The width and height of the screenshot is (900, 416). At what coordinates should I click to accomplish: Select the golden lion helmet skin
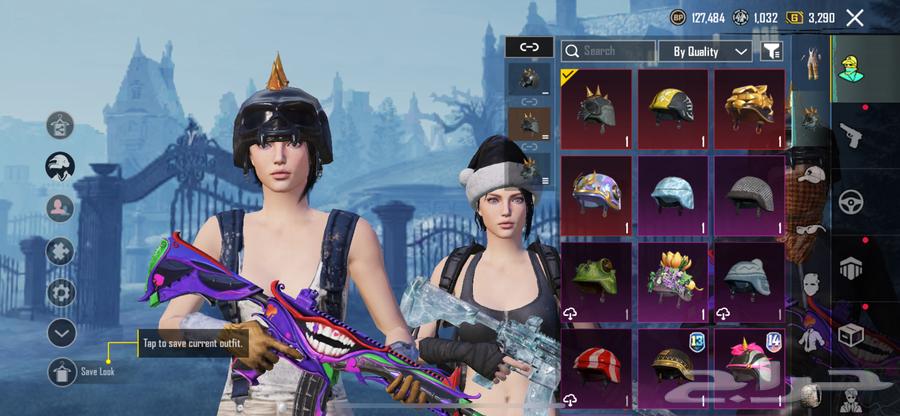coord(749,108)
